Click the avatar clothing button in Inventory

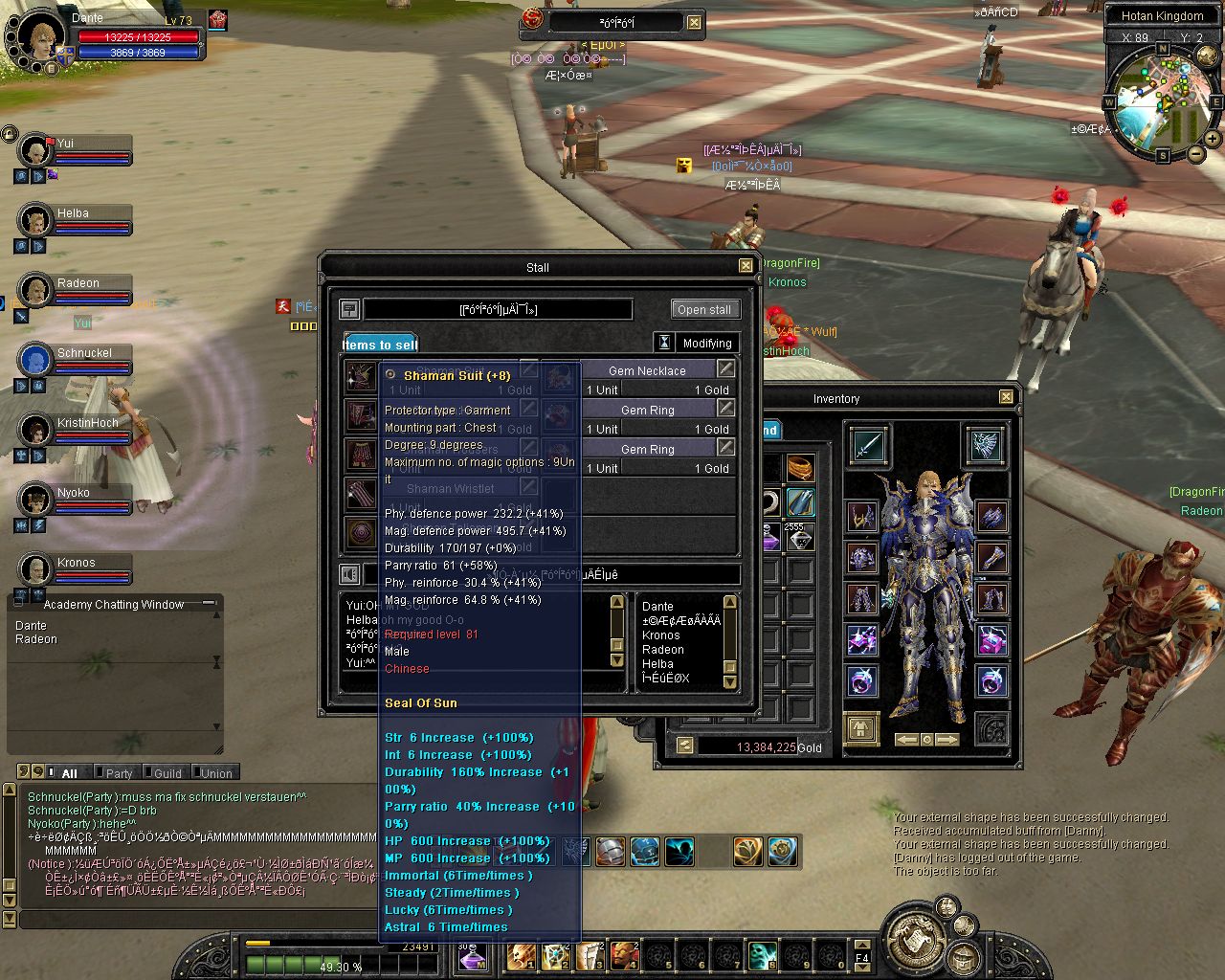pos(861,730)
